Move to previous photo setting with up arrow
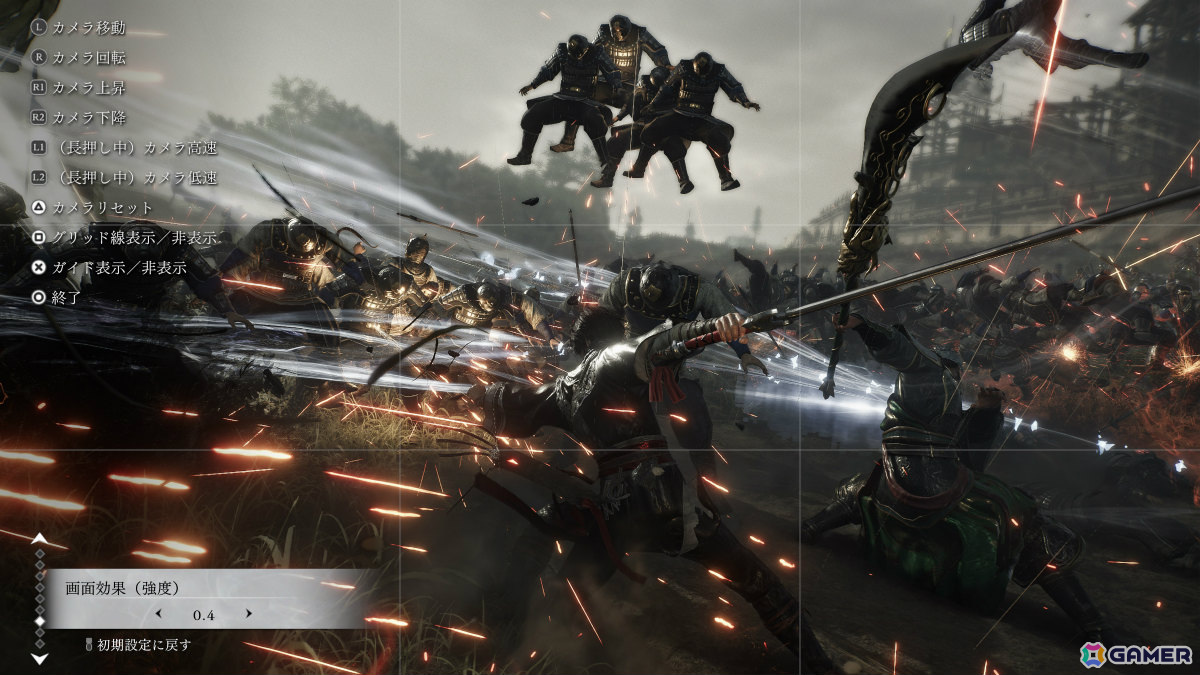The image size is (1200, 675). pos(39,538)
